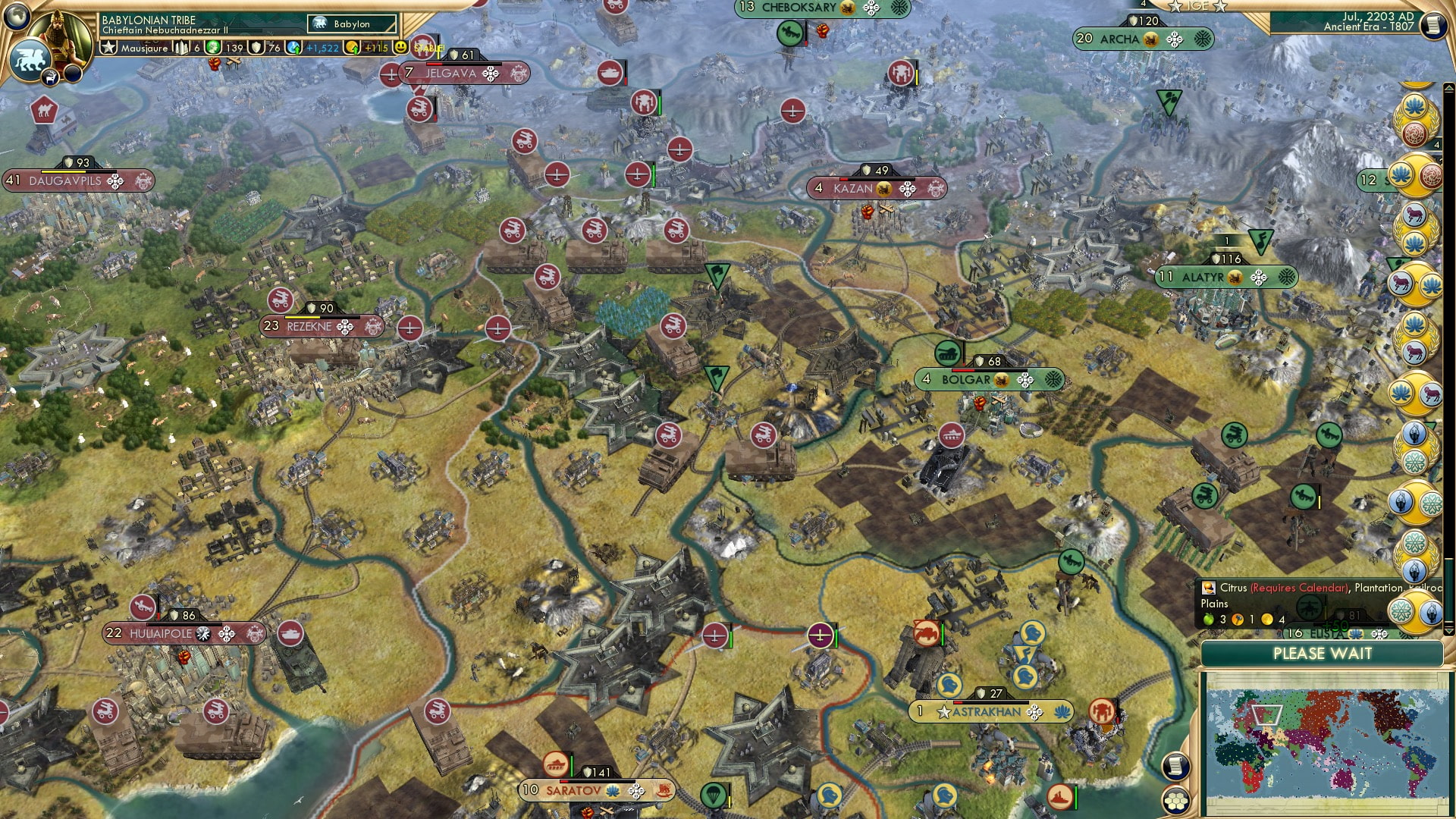Expand the notification list with the top chevron arrow
1456x819 pixels.
click(1450, 87)
